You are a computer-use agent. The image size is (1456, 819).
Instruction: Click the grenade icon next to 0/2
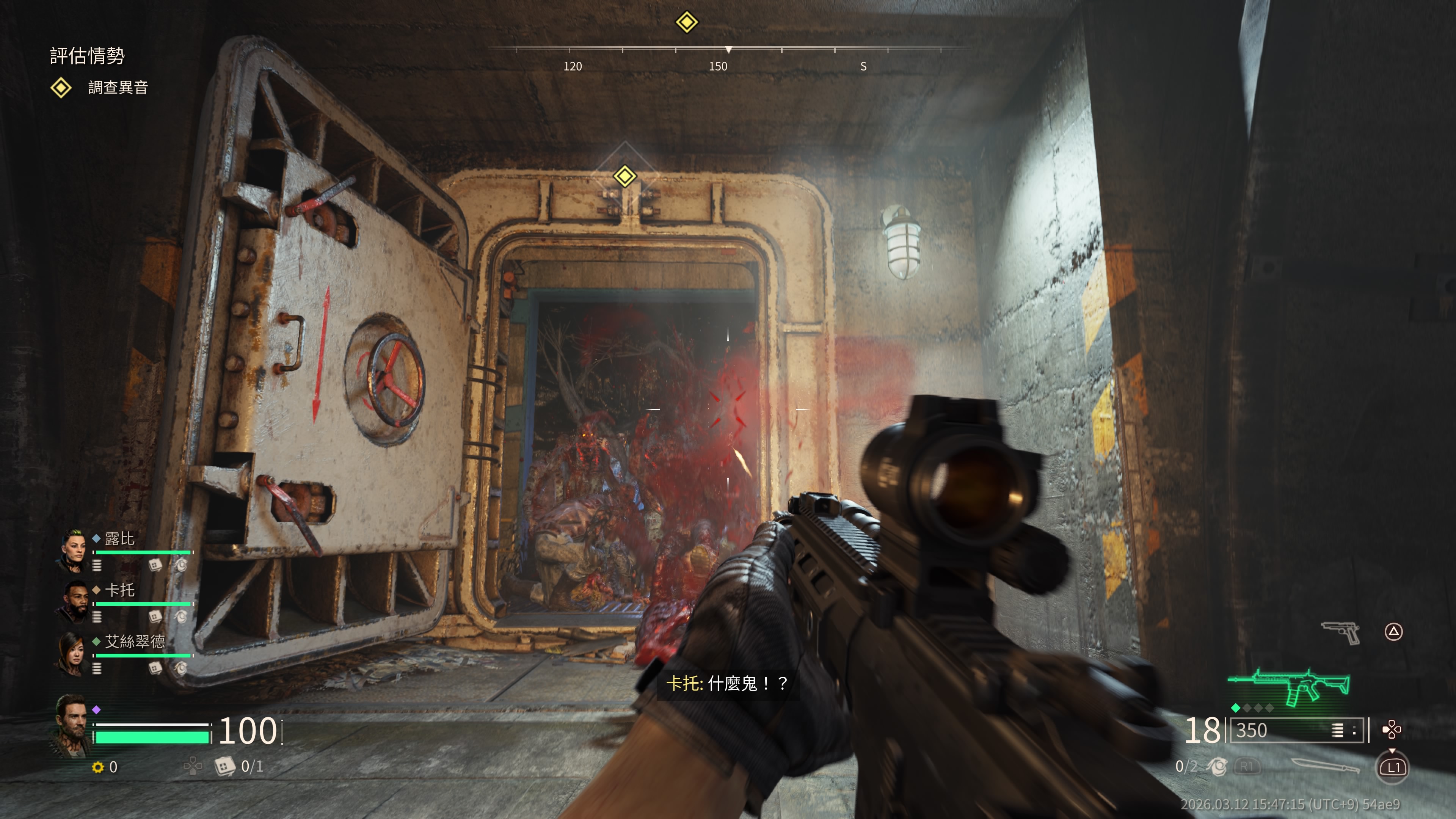point(1217,766)
